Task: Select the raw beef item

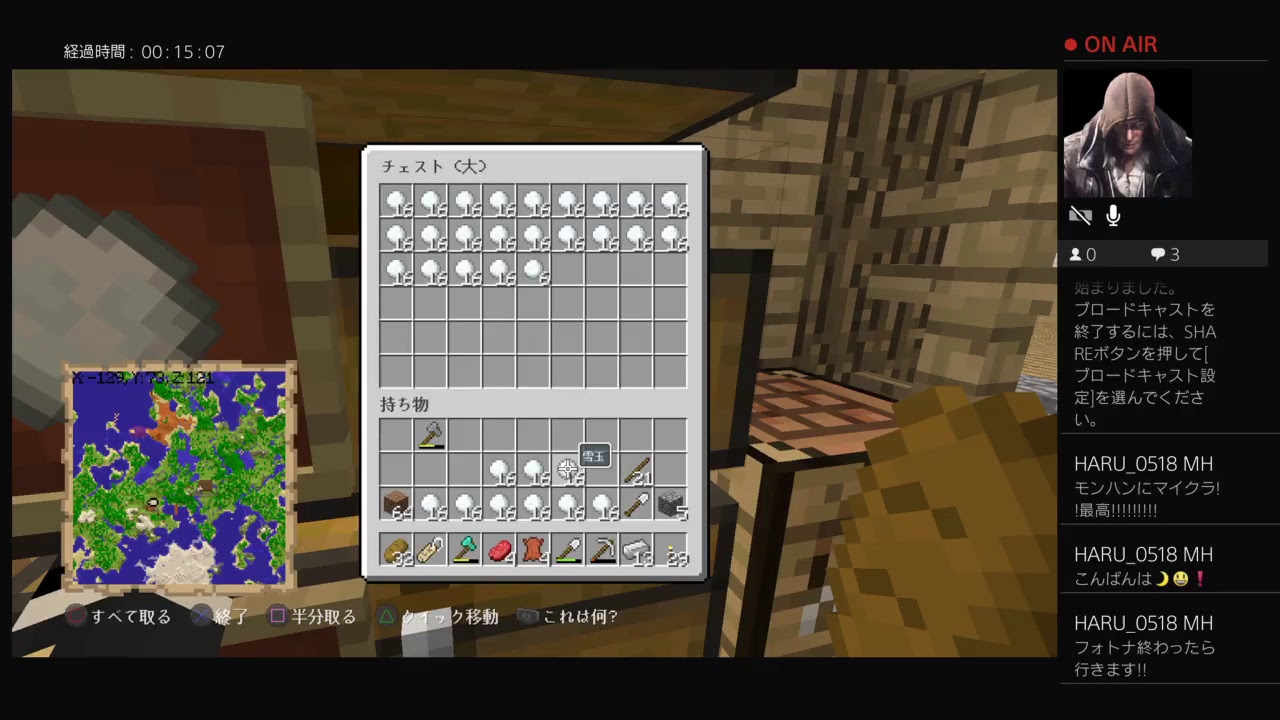Action: click(x=500, y=550)
